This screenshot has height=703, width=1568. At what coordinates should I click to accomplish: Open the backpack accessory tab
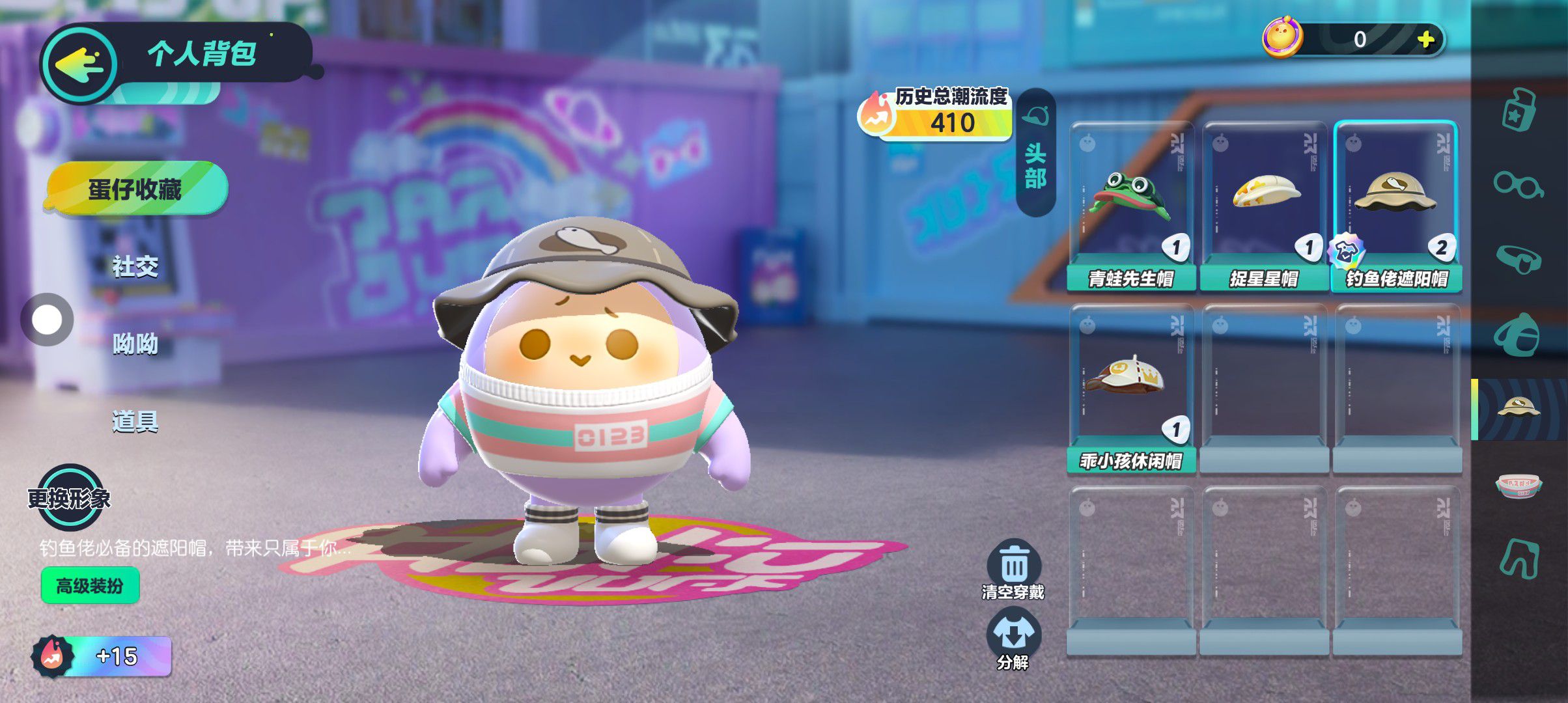click(1518, 335)
